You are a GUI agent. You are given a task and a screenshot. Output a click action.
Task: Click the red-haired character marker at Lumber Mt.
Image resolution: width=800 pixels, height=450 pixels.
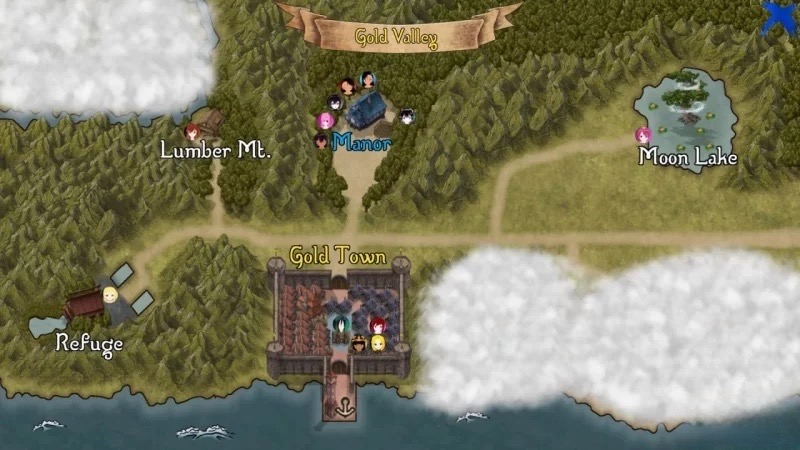tap(192, 129)
